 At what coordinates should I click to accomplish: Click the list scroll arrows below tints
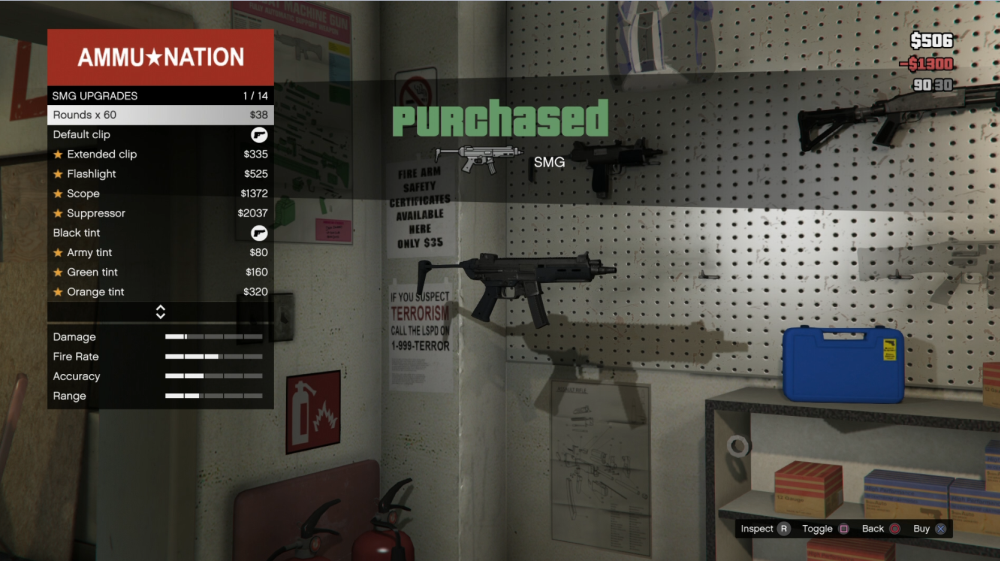coord(160,312)
